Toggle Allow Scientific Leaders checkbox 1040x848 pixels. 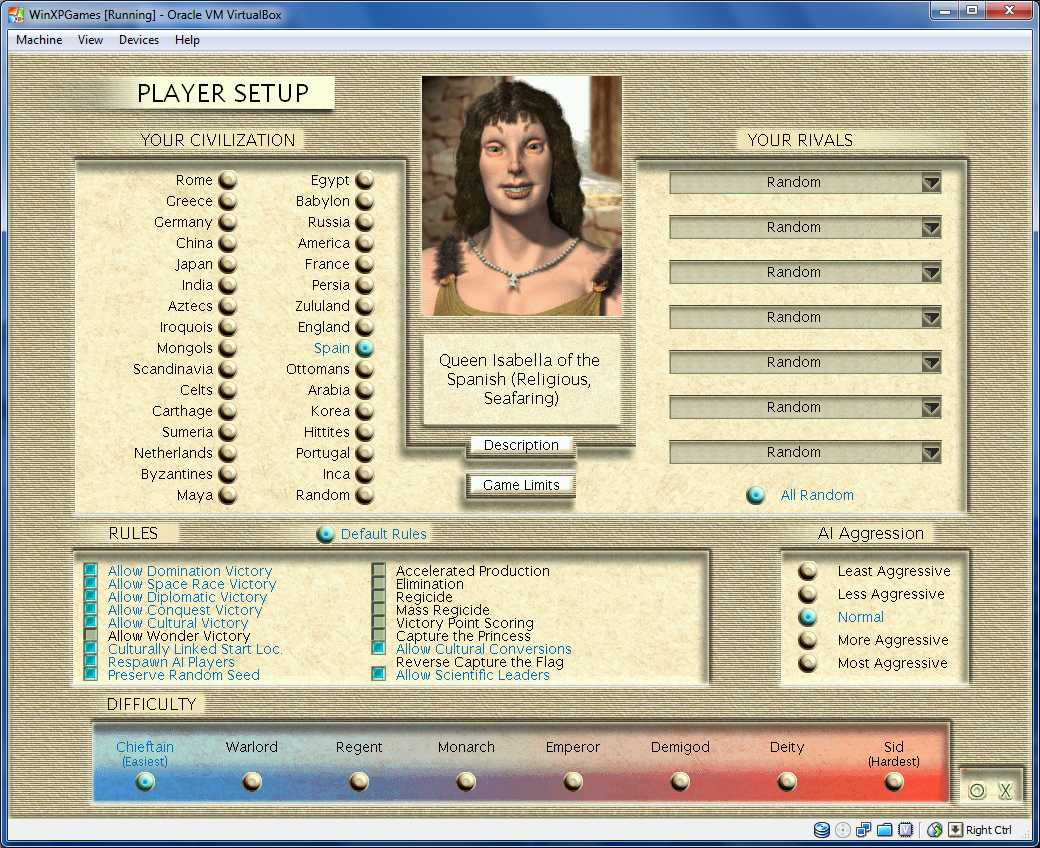pos(379,675)
